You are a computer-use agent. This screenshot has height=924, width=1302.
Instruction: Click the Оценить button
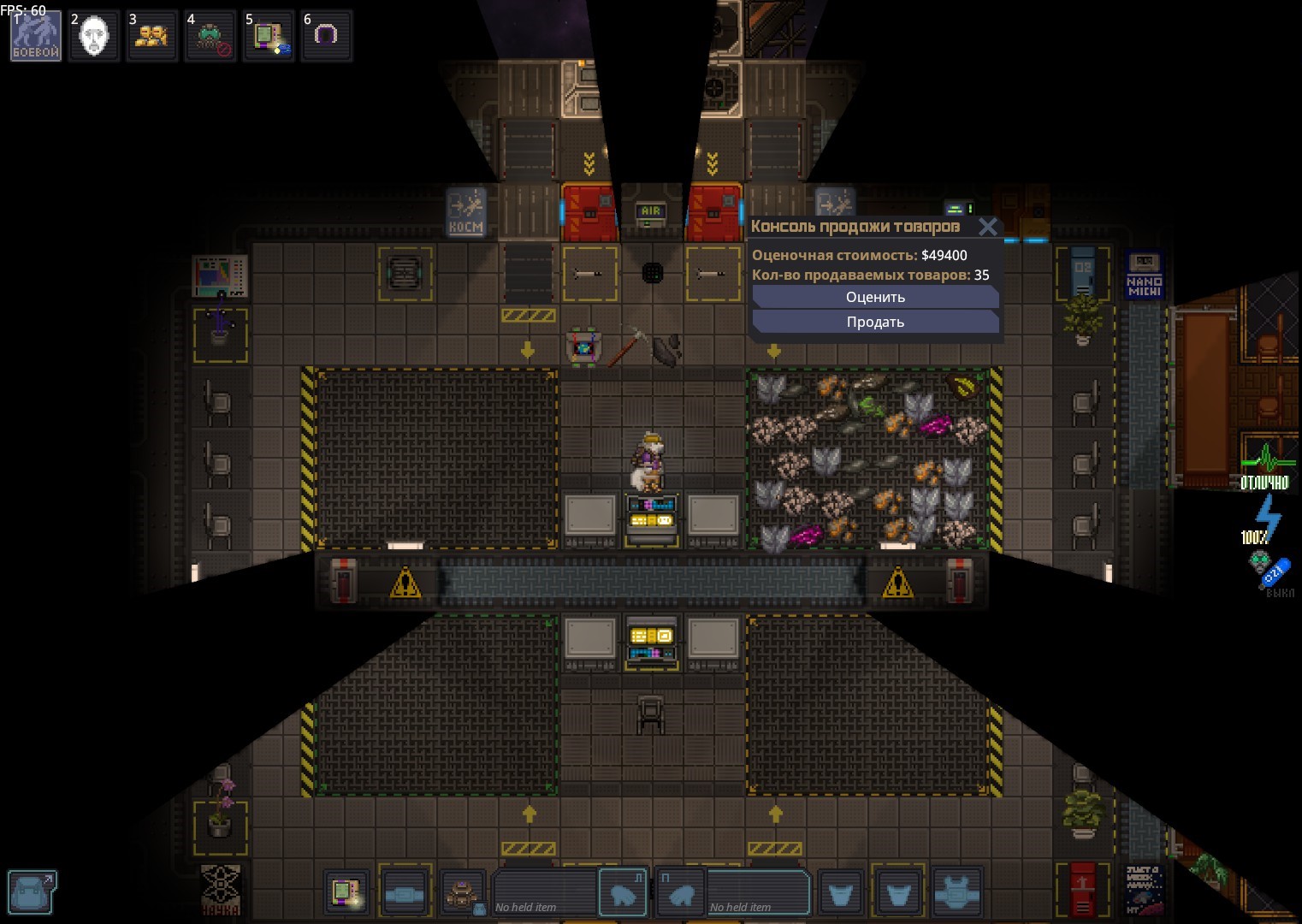(875, 297)
